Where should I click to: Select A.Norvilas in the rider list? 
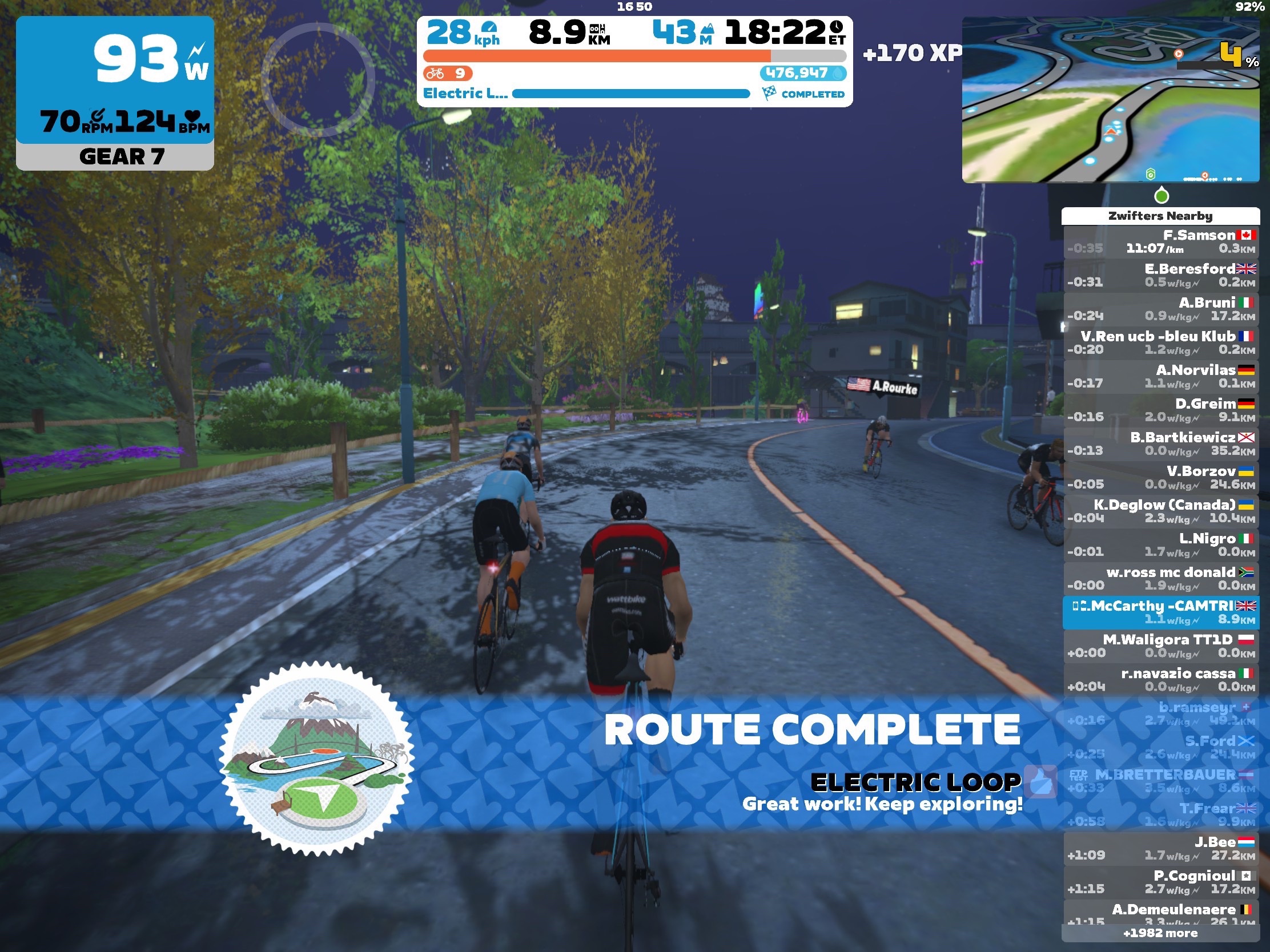[1160, 377]
